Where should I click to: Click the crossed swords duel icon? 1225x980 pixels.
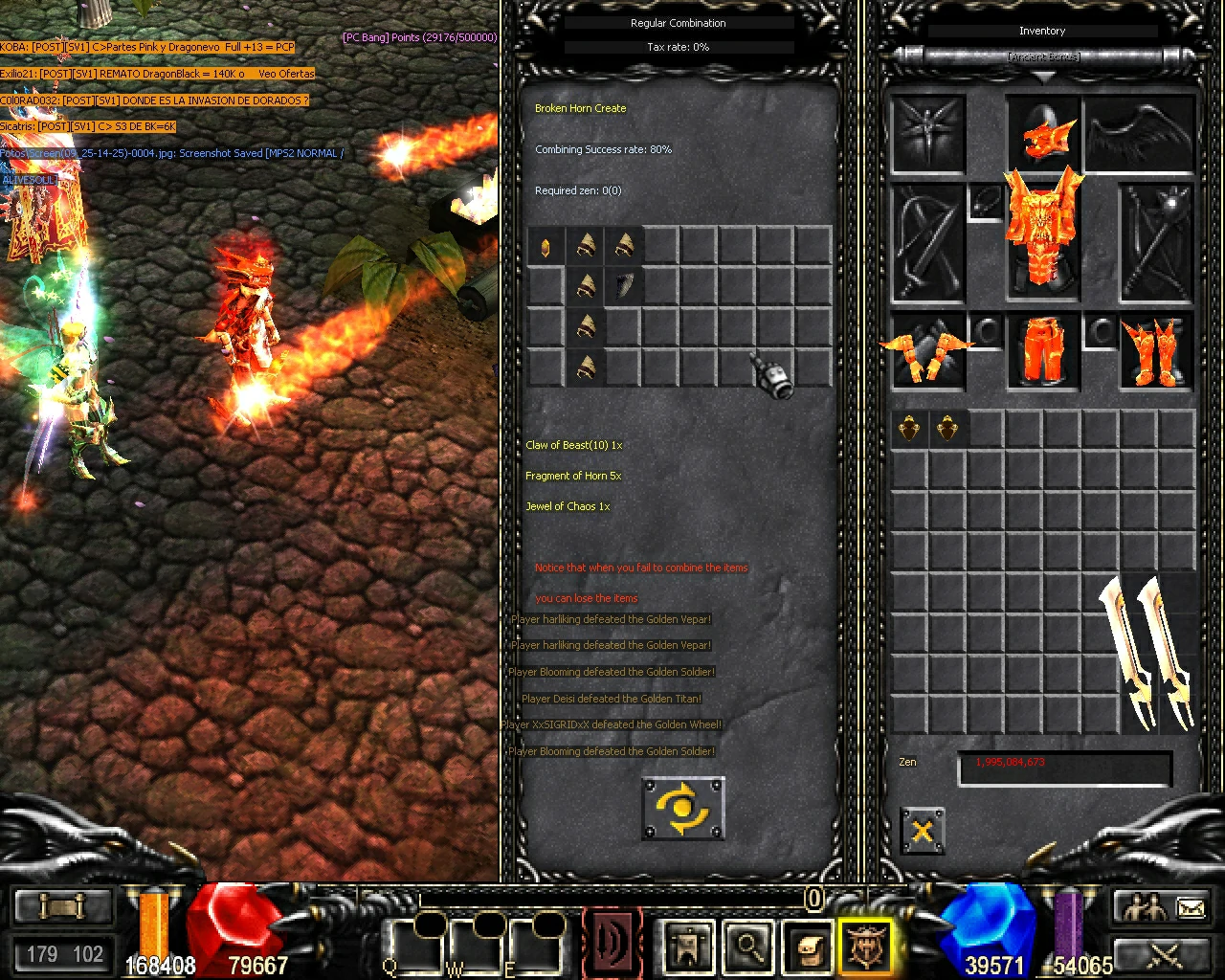(x=1165, y=956)
